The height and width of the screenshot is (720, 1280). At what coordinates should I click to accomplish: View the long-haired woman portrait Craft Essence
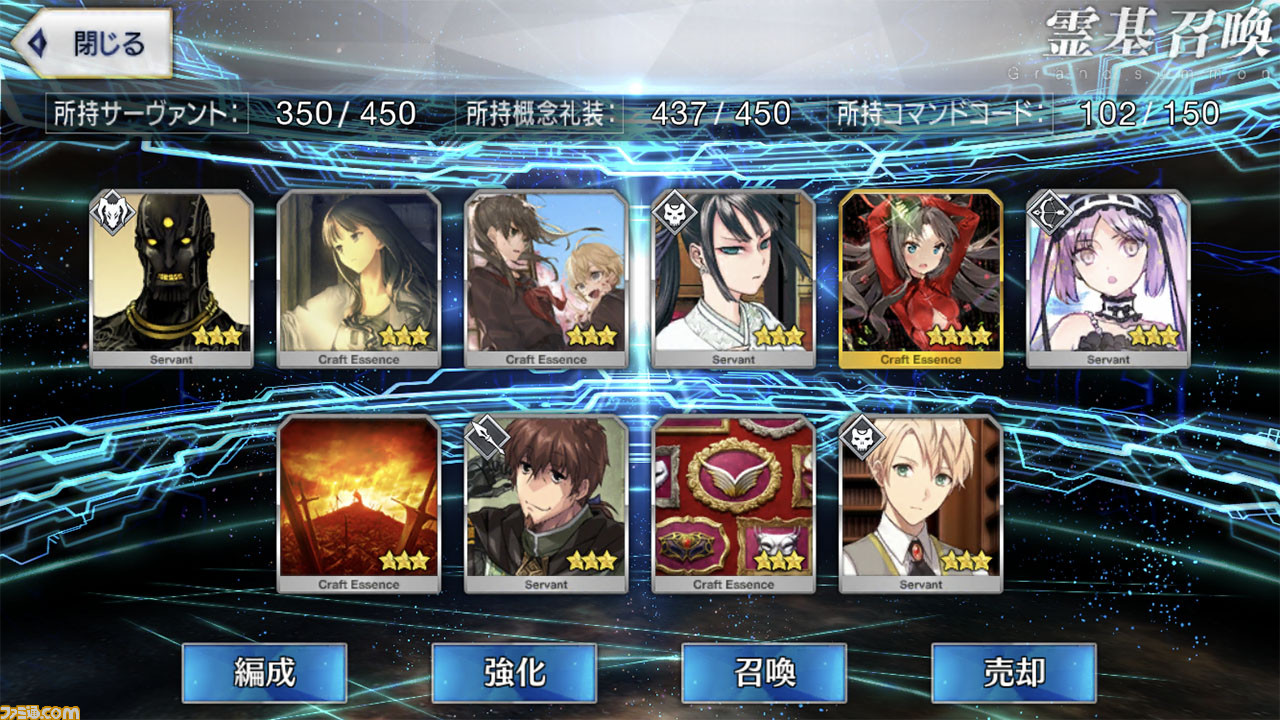[359, 279]
